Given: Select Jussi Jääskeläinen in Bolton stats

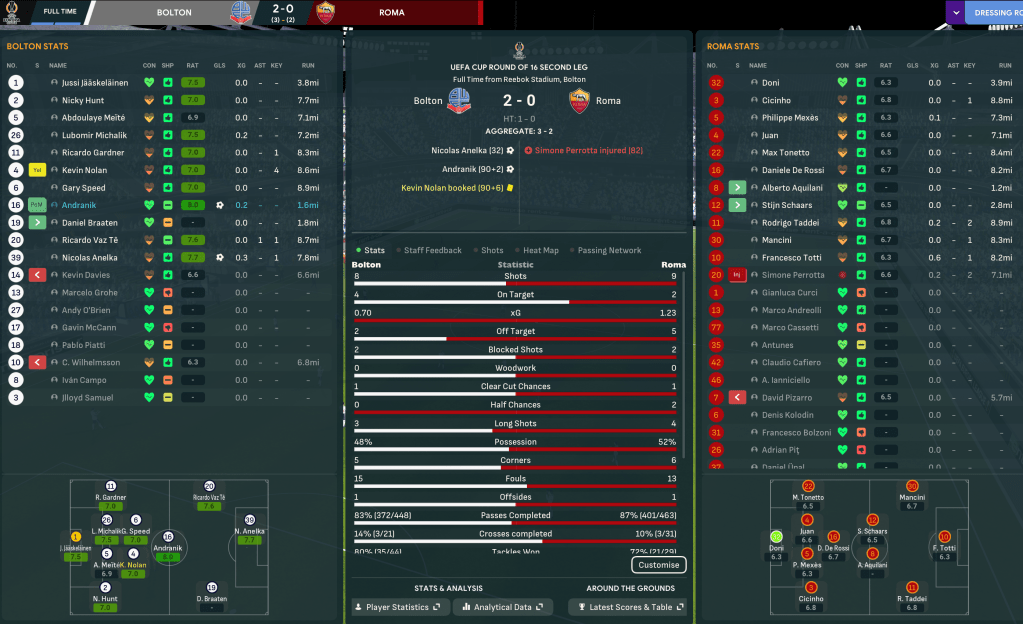Looking at the screenshot, I should click(x=94, y=83).
